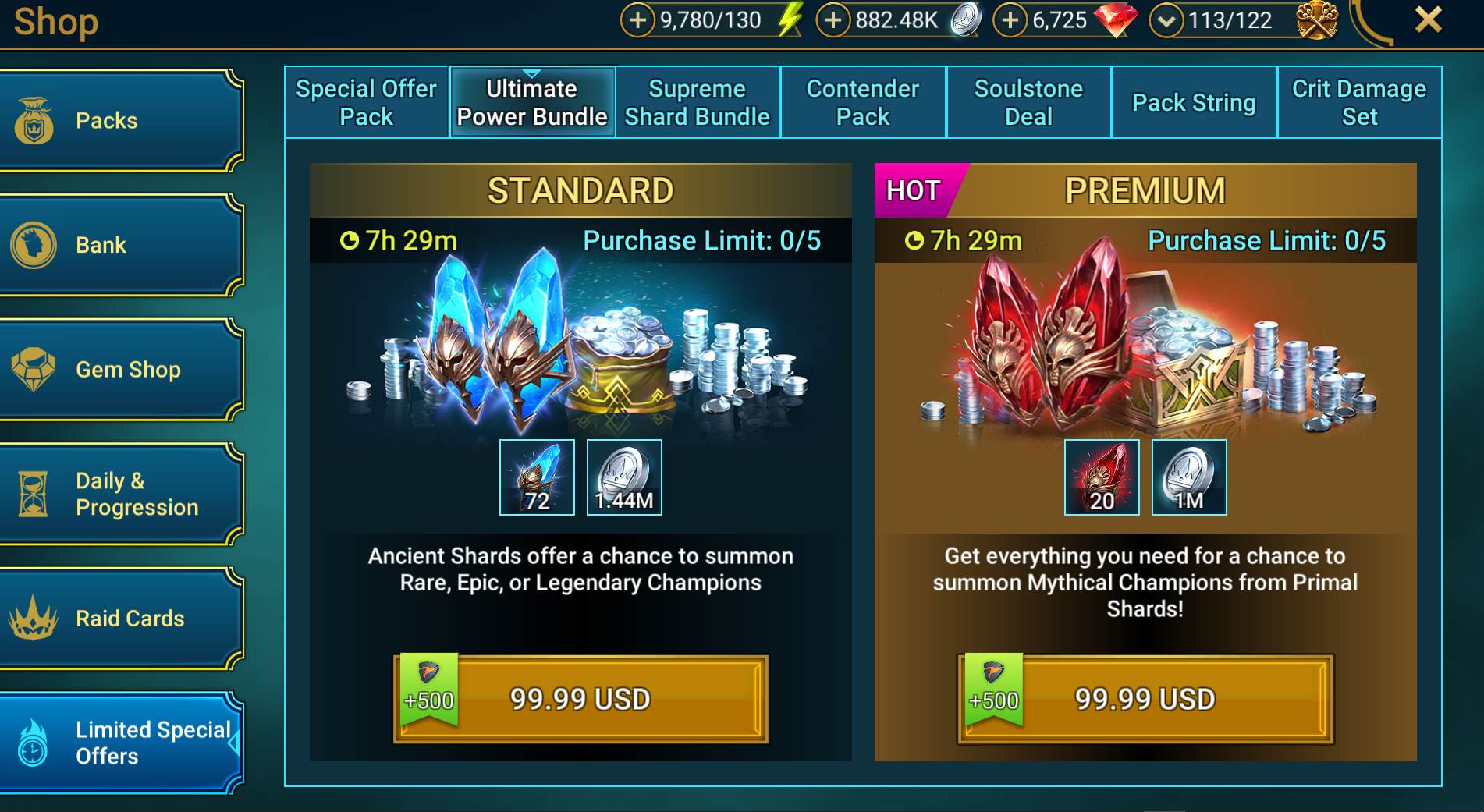Go to the Bank section

pos(121,245)
